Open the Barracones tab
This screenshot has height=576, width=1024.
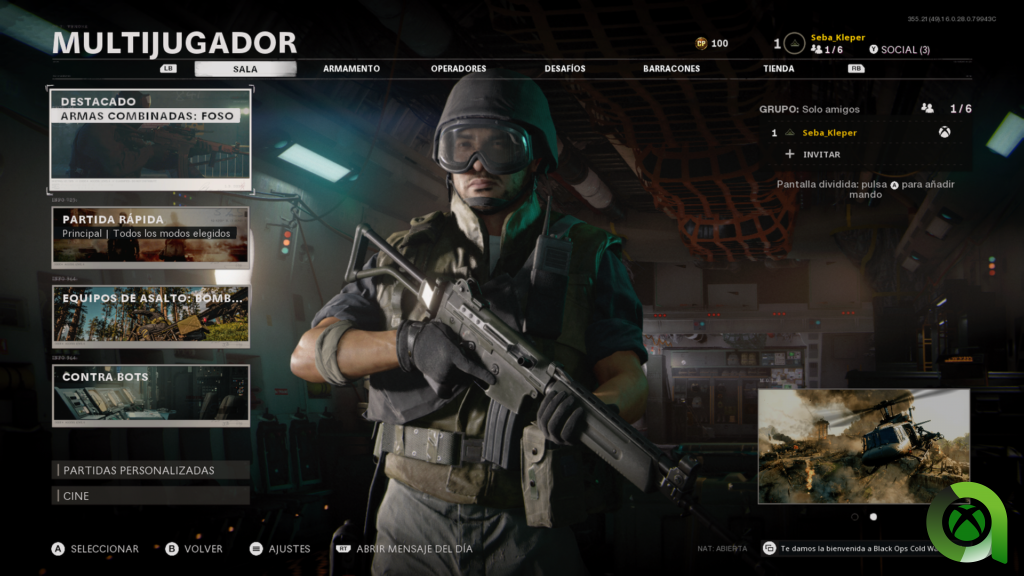671,69
